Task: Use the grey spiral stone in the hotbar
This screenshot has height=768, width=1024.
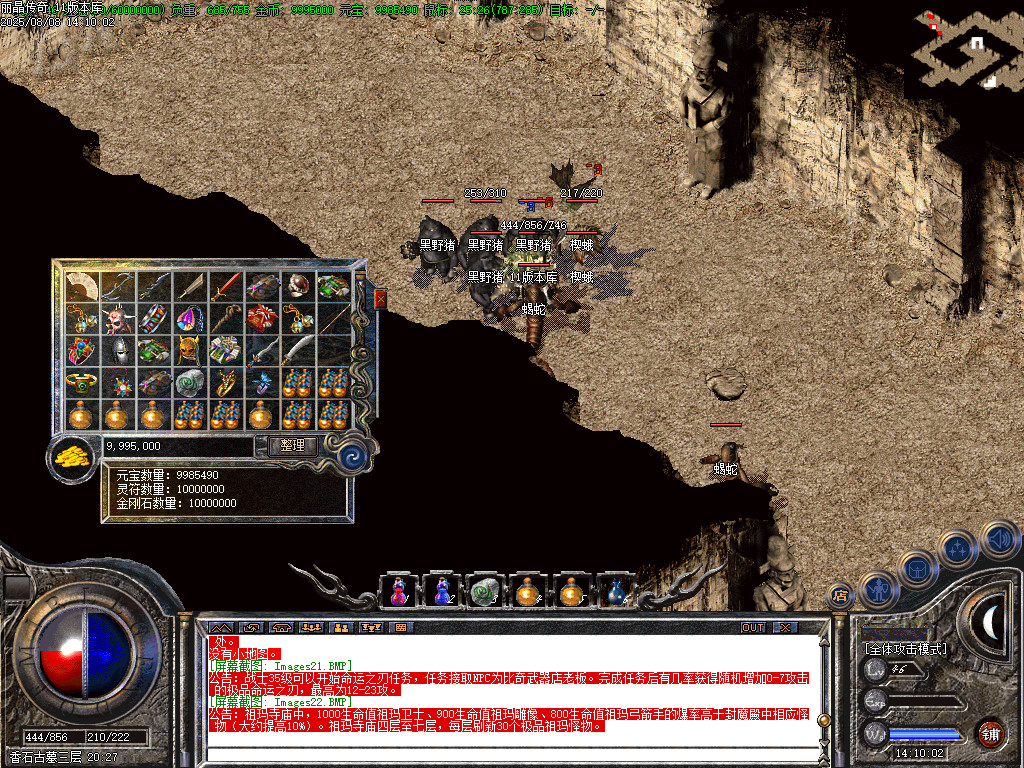Action: click(x=484, y=591)
